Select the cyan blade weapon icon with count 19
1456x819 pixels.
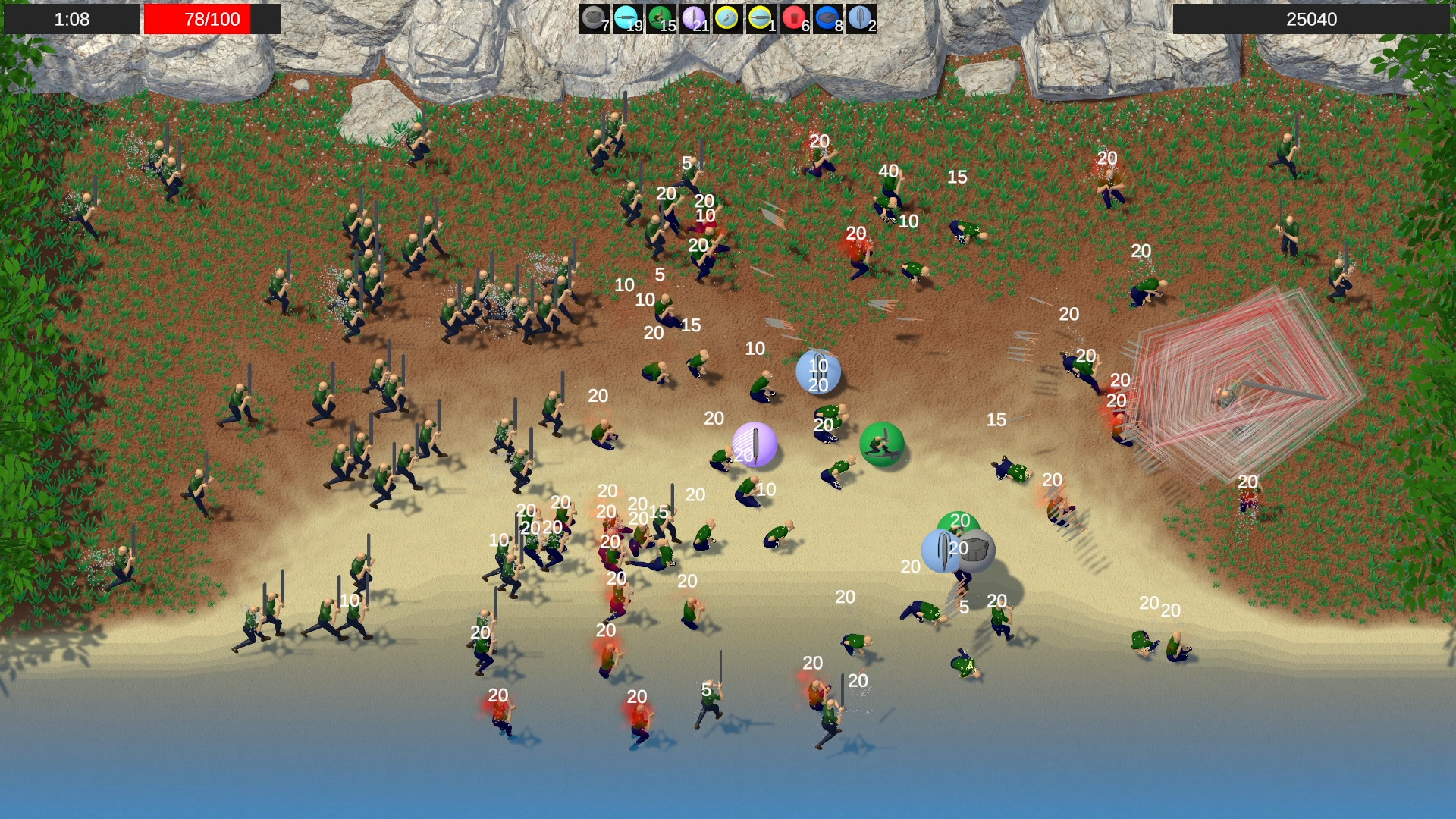[627, 19]
